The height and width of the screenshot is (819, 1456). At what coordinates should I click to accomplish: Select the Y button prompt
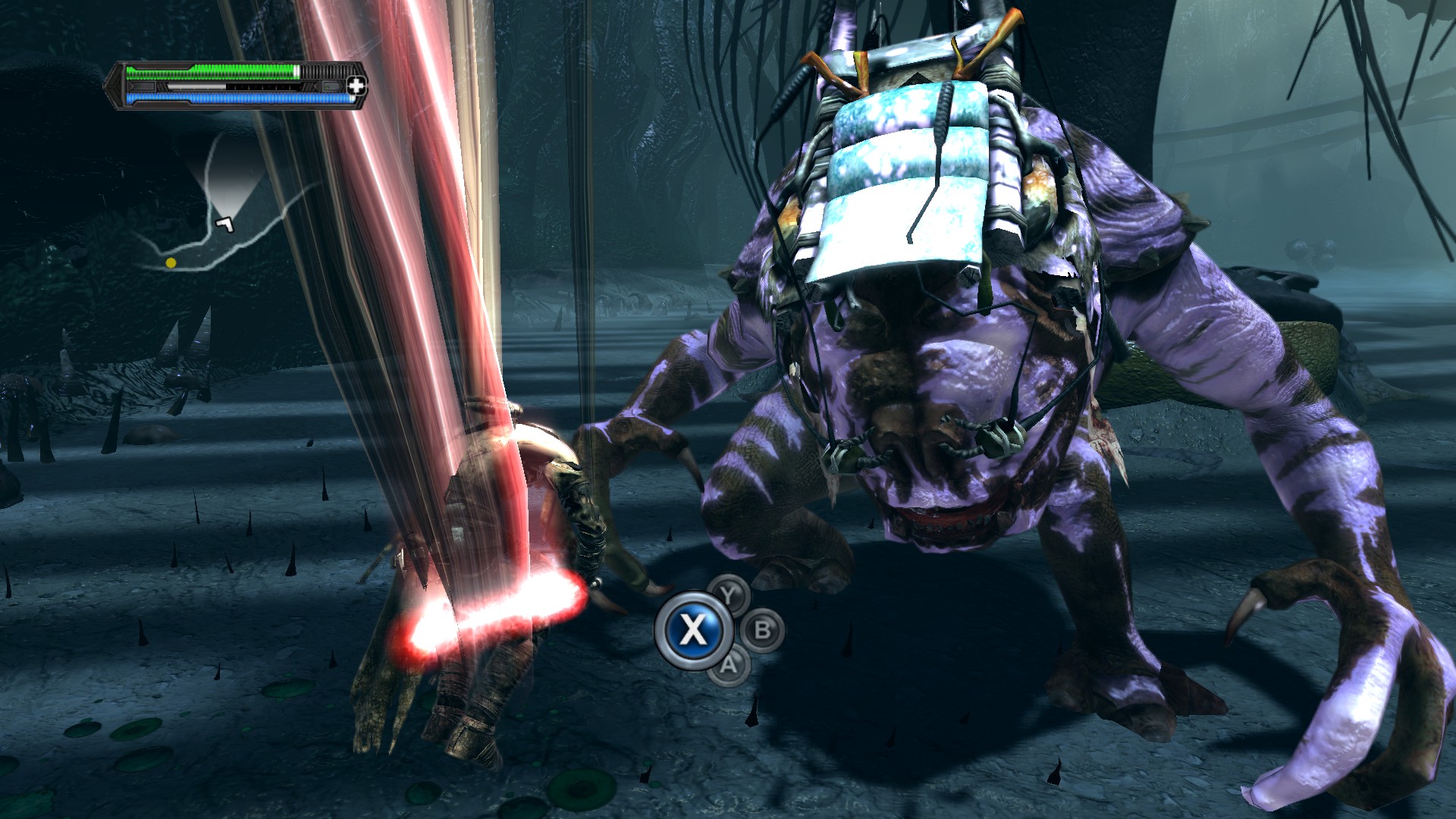point(728,595)
